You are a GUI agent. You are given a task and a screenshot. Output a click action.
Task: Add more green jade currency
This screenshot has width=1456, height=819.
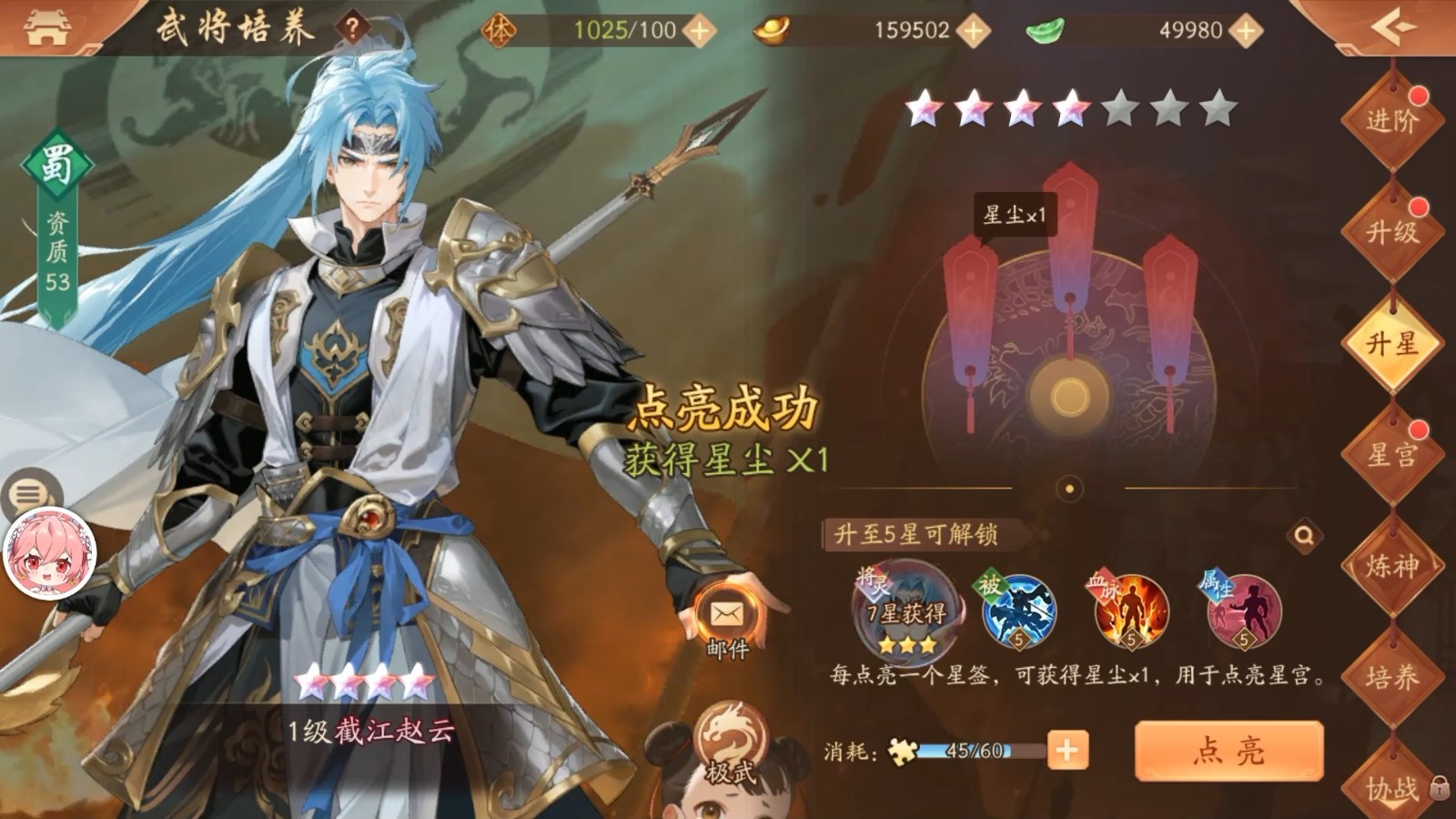1245,31
